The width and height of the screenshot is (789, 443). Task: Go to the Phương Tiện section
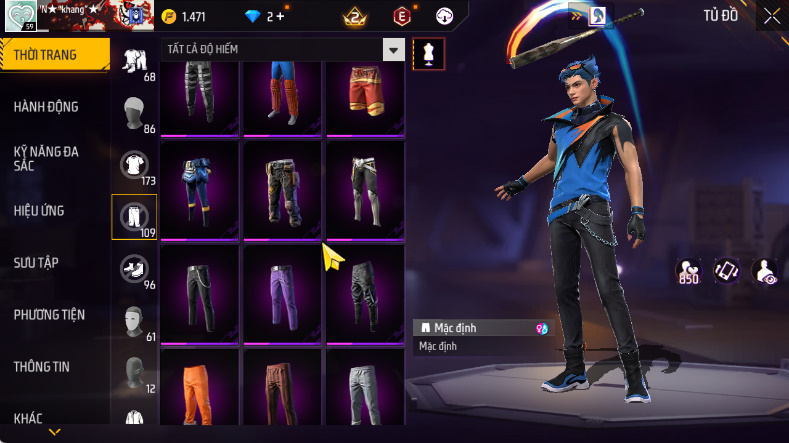pos(49,315)
